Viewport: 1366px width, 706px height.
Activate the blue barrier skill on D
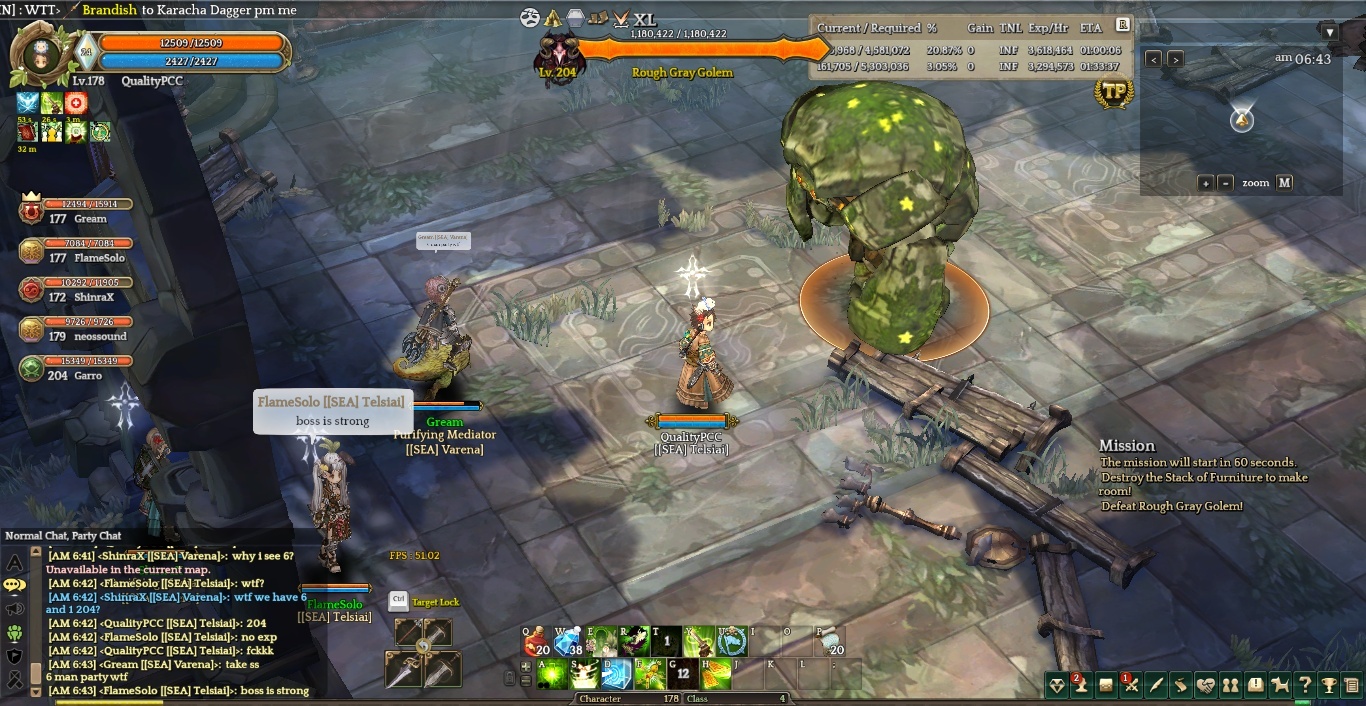coord(616,674)
